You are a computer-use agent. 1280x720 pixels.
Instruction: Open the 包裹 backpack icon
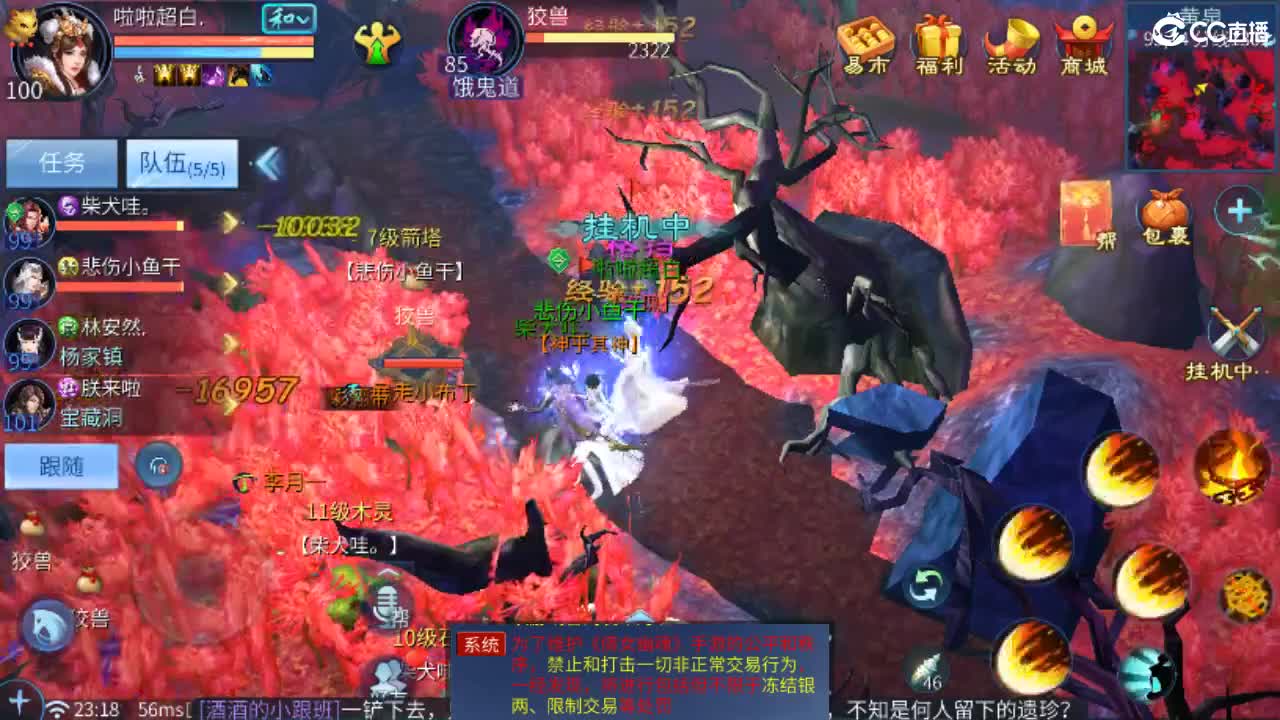pos(1165,207)
